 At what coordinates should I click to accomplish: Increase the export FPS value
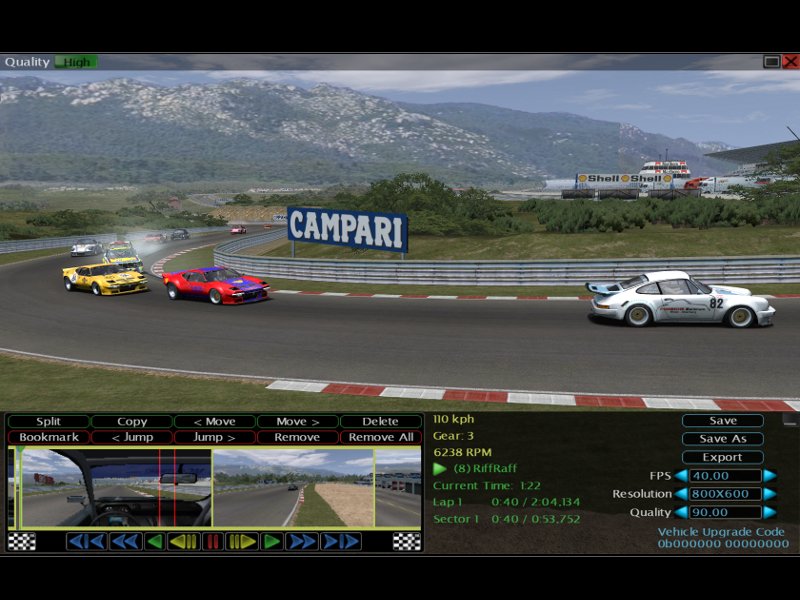pos(769,476)
